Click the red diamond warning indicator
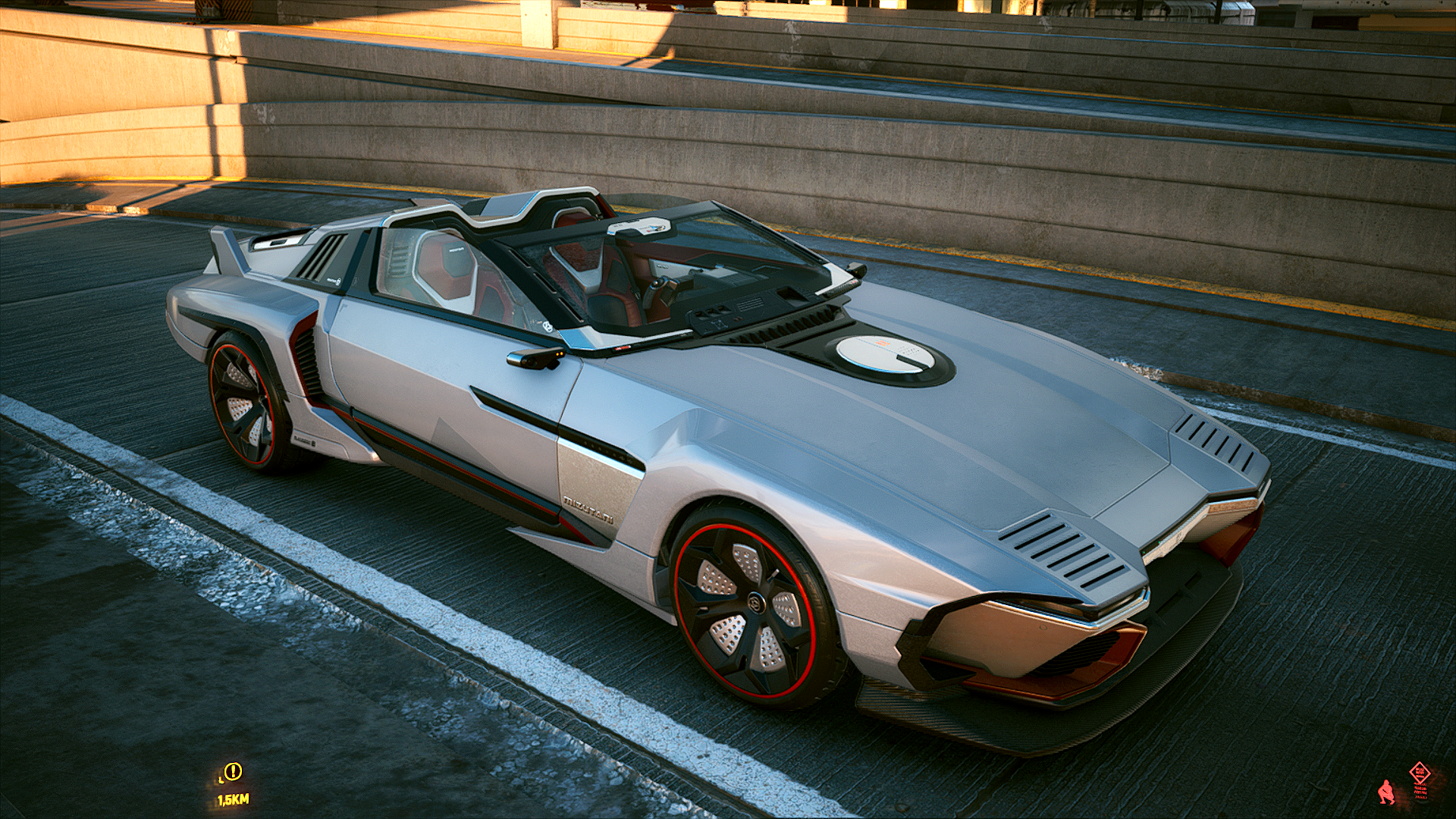1456x819 pixels. click(x=1420, y=774)
